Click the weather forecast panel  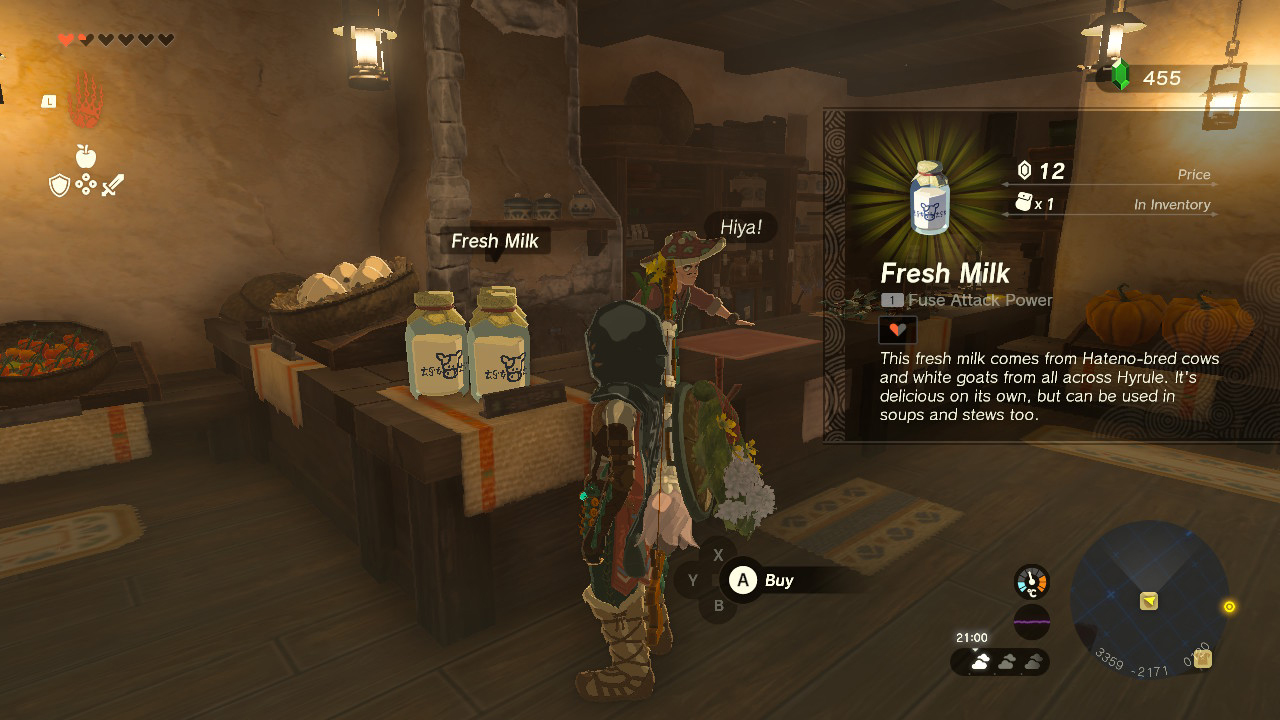click(1000, 661)
